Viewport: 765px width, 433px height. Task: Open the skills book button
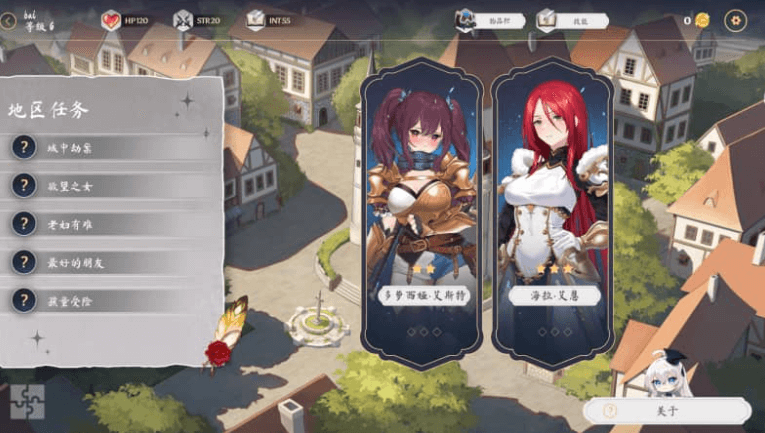[571, 20]
